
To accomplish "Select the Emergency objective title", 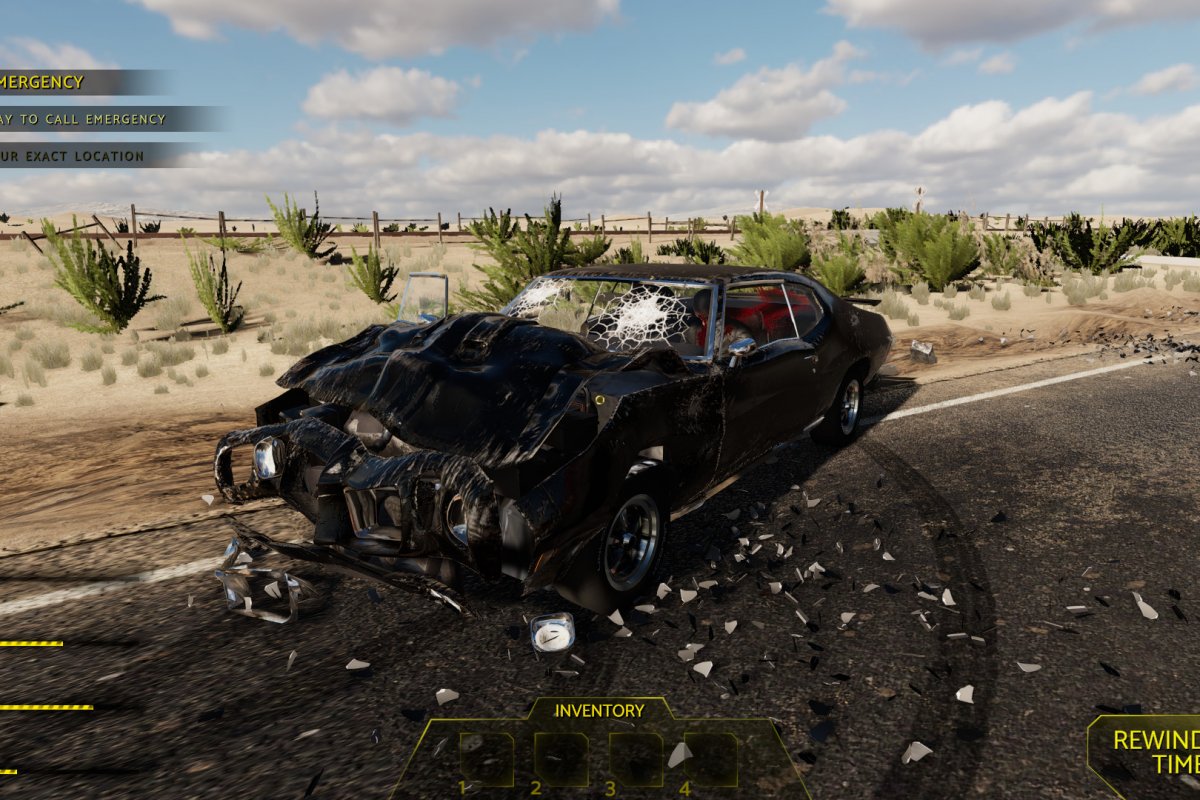I will pos(45,82).
